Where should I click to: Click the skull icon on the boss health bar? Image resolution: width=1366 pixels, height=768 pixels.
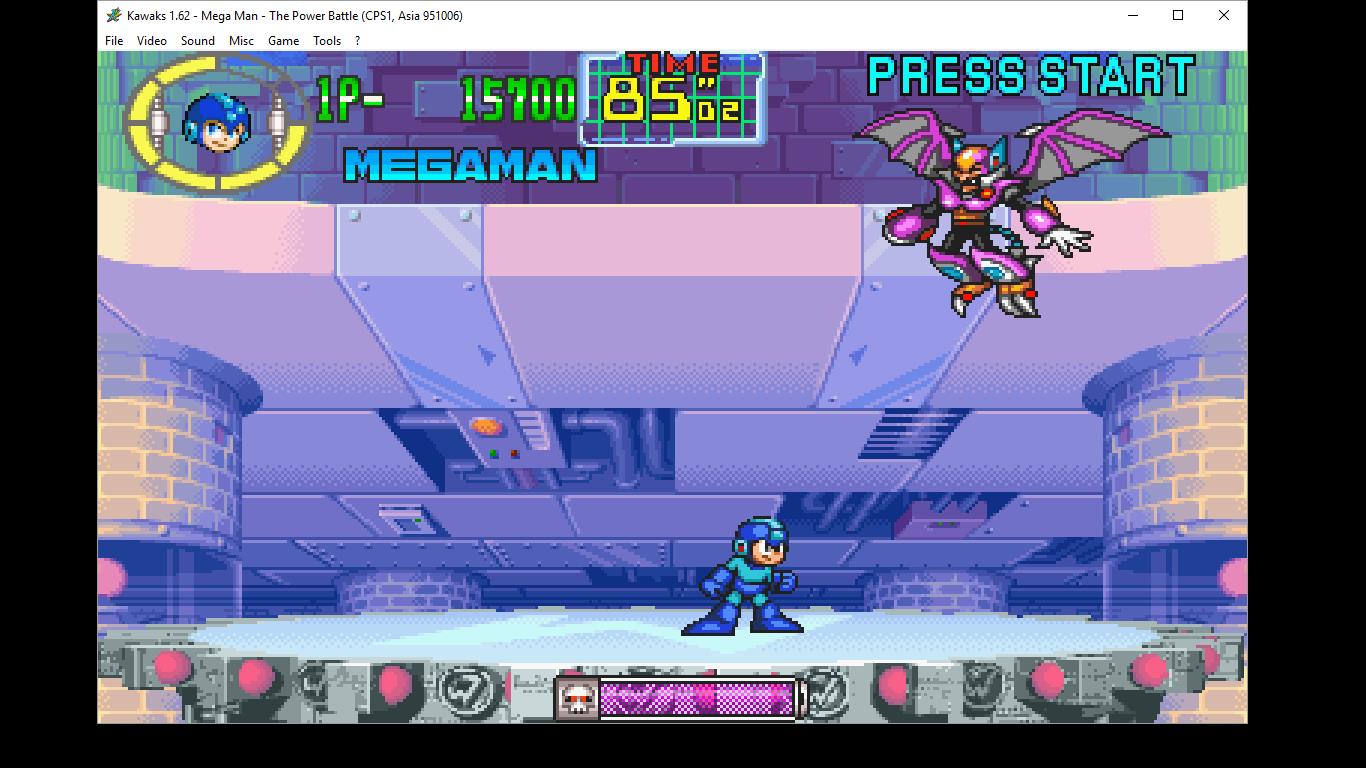tap(577, 697)
